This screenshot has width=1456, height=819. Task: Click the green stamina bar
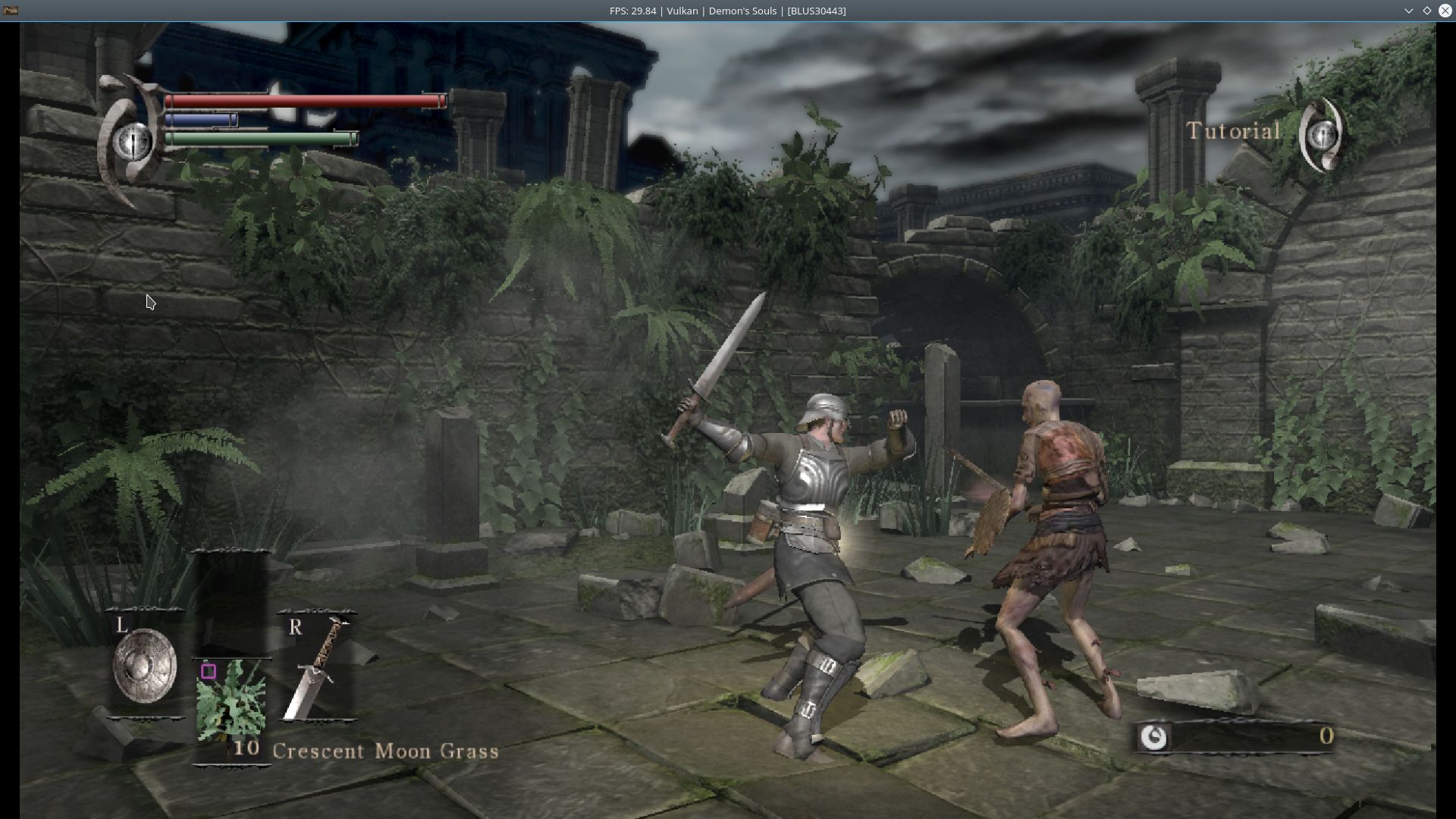pyautogui.click(x=262, y=139)
